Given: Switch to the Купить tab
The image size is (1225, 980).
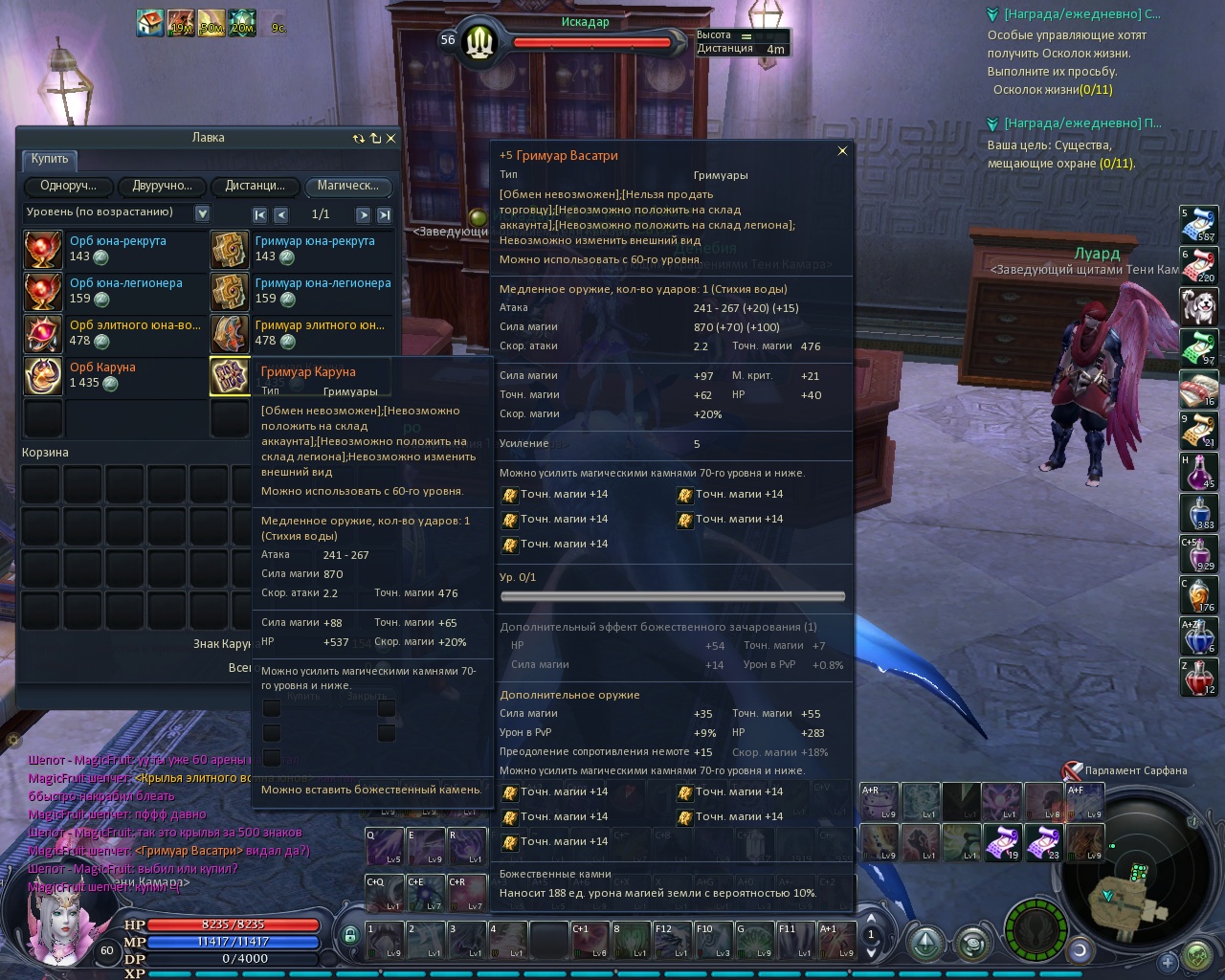Looking at the screenshot, I should coord(49,160).
